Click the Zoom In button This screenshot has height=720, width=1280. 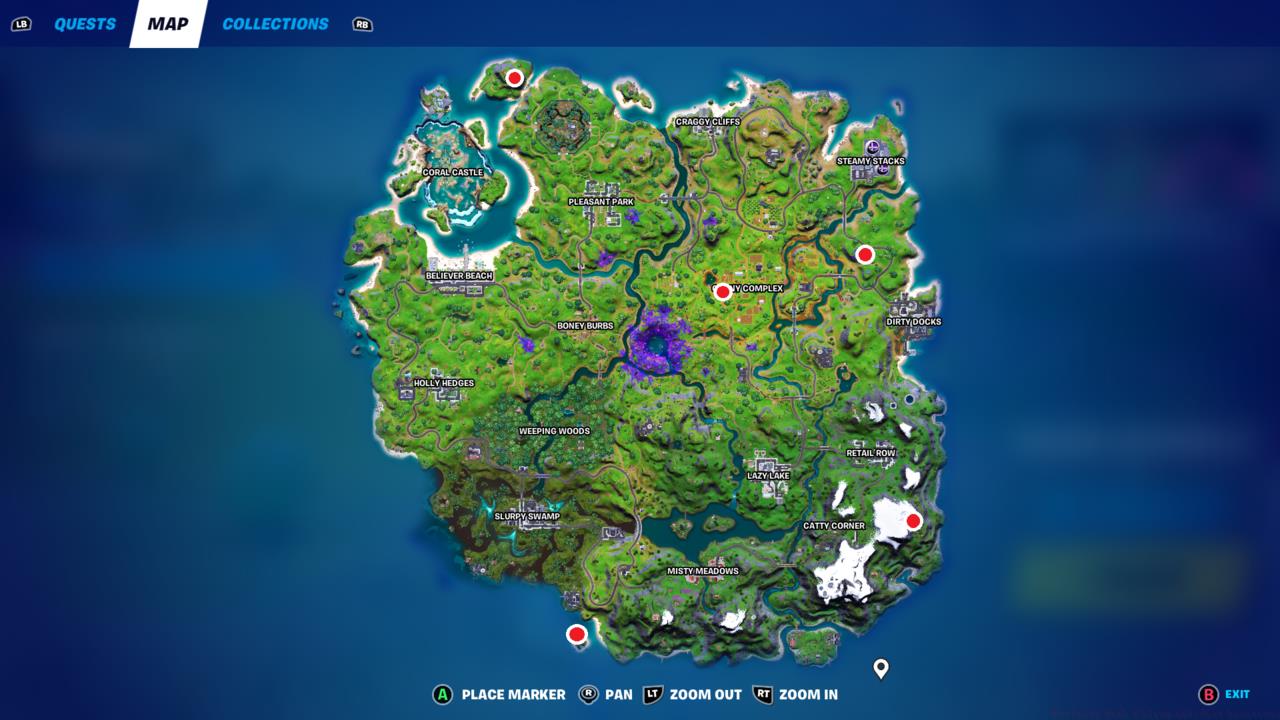tap(795, 694)
